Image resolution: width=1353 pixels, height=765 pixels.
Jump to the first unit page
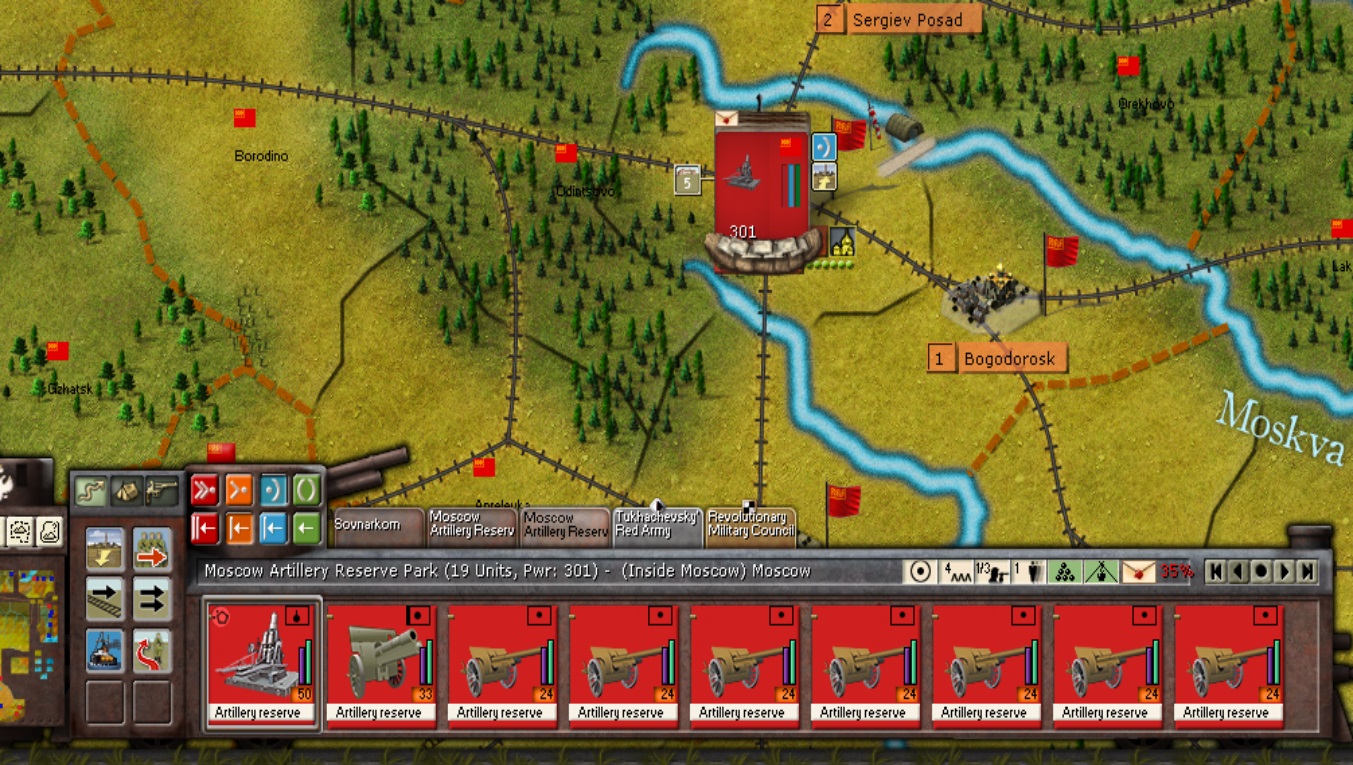1215,572
